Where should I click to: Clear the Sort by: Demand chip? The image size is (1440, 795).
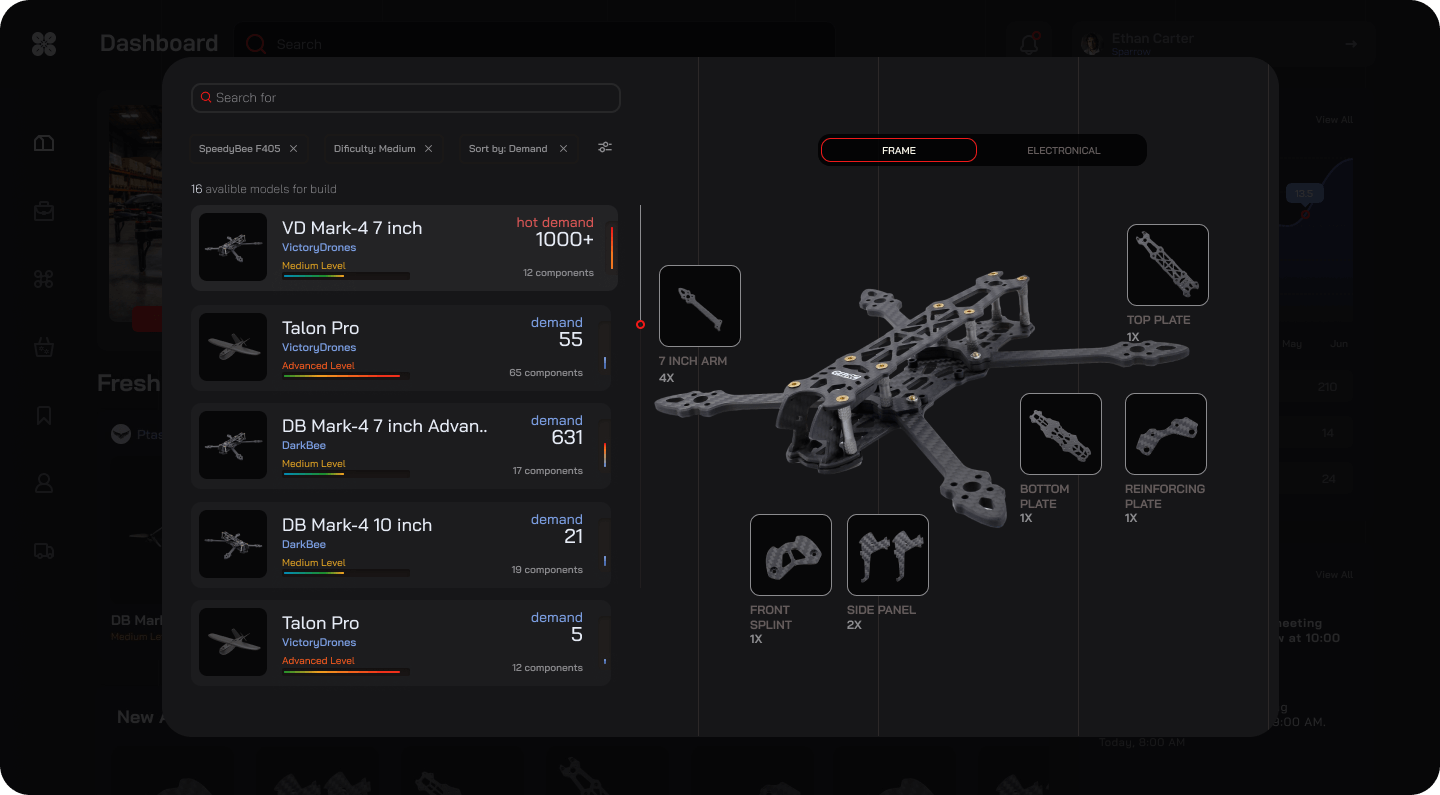(x=563, y=149)
